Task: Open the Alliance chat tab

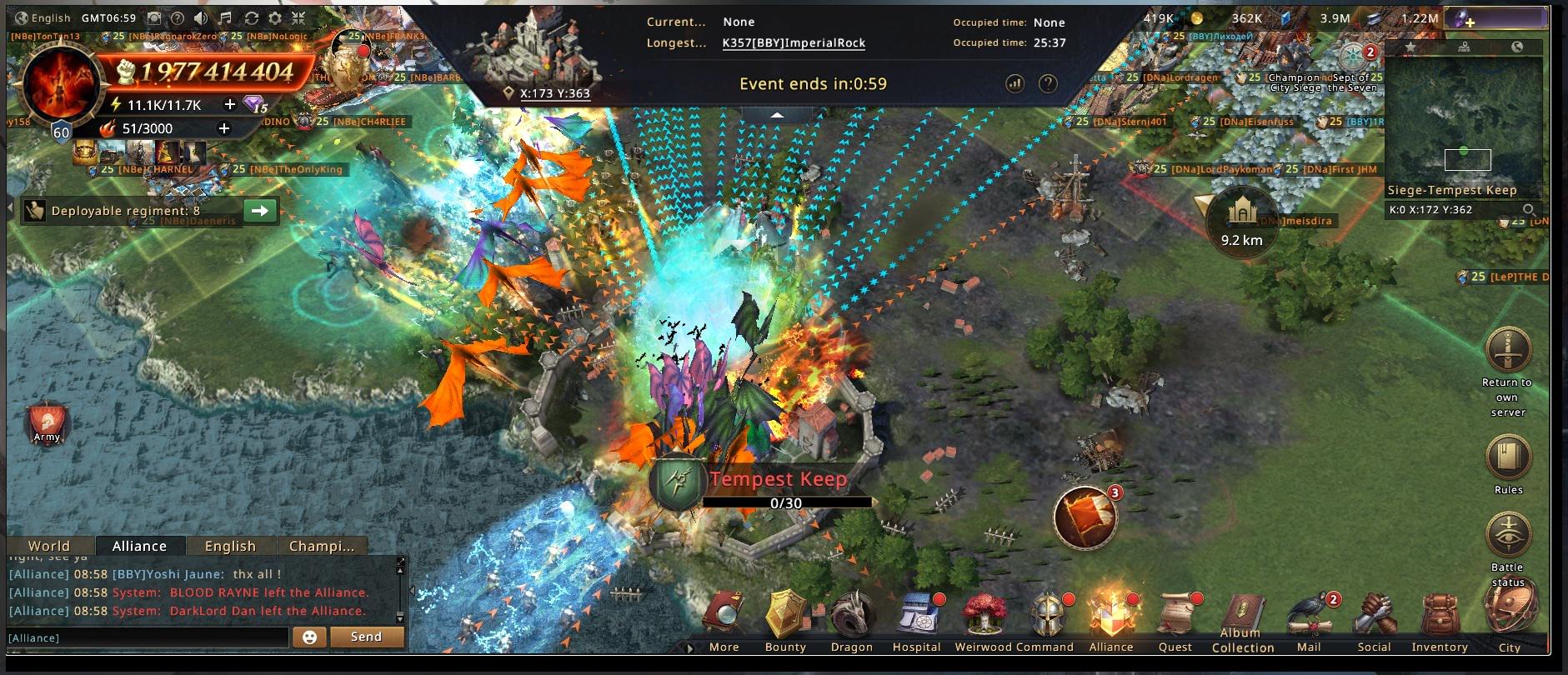Action: coord(139,546)
